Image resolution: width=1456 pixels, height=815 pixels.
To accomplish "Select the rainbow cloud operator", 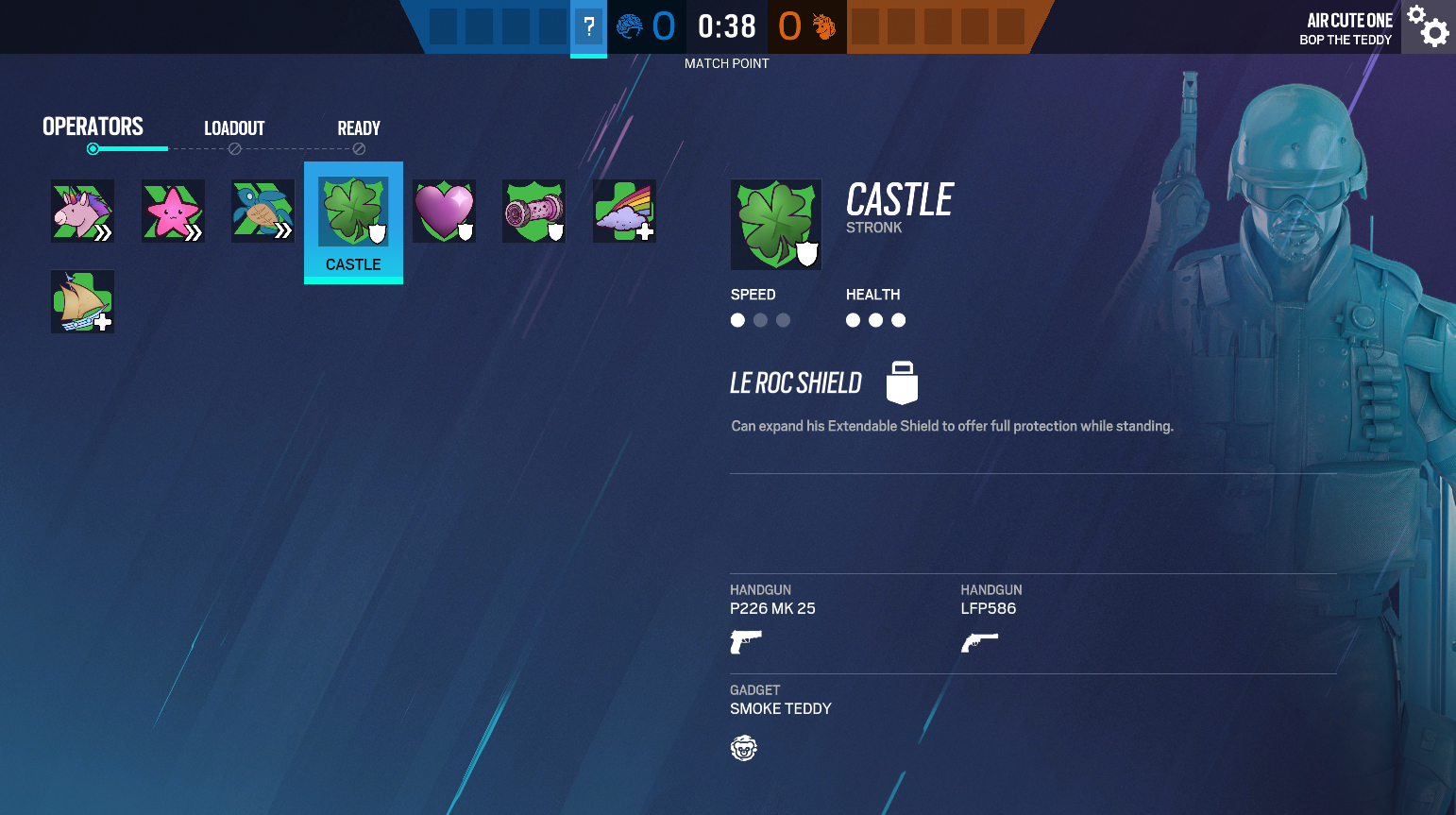I will 624,211.
